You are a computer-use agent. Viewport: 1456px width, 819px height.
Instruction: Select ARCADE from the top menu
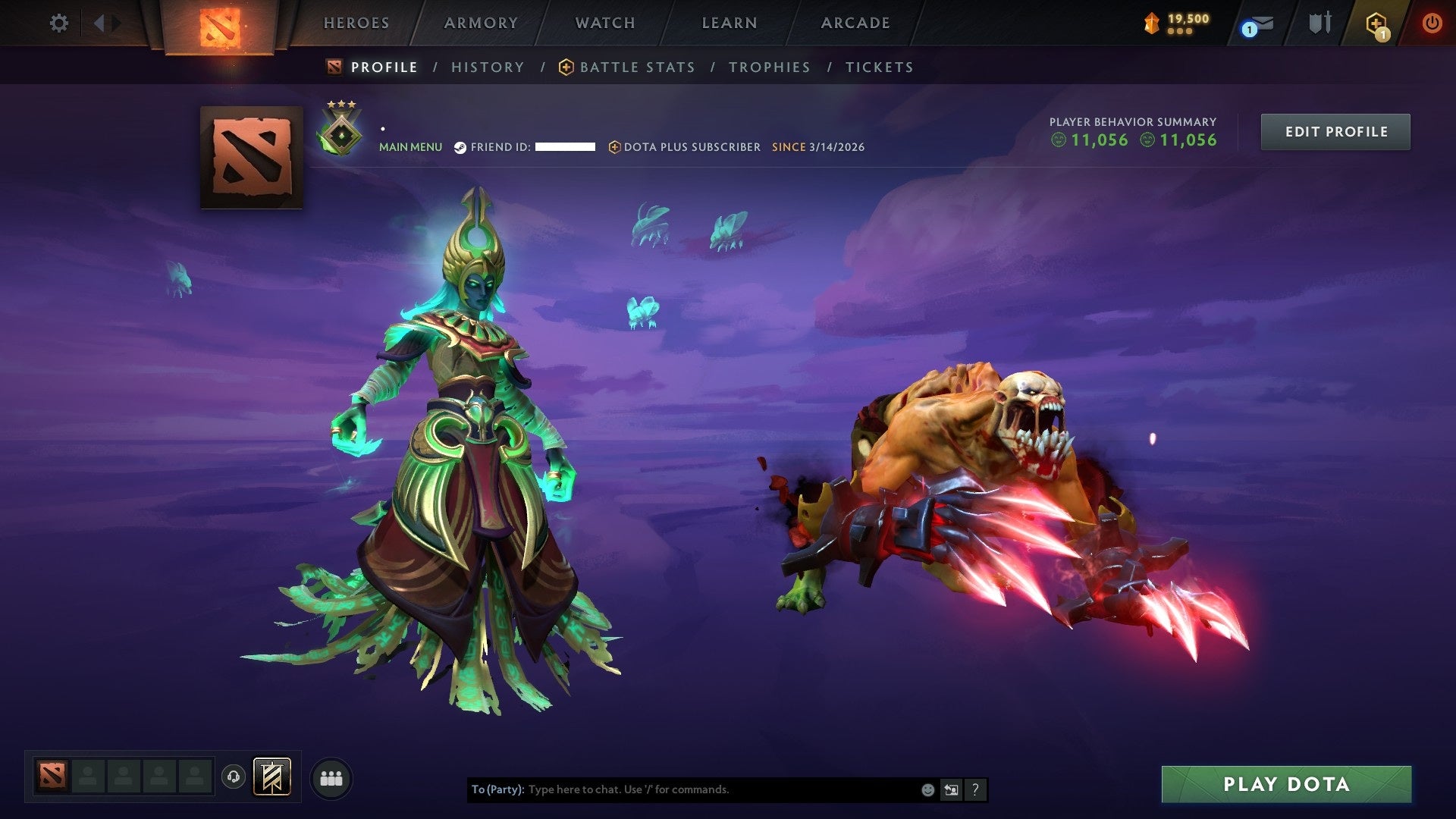[x=855, y=23]
